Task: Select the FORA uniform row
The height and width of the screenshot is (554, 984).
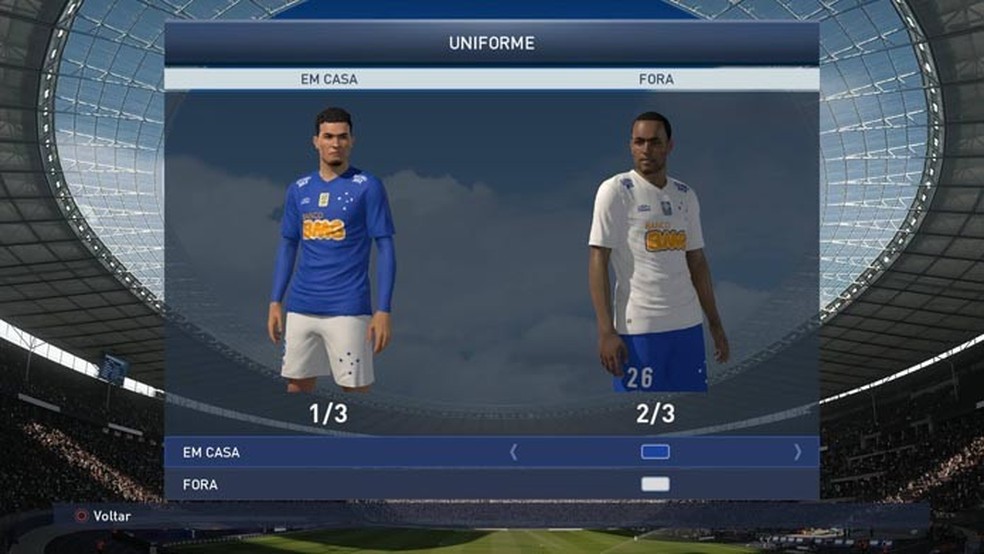Action: (201, 485)
